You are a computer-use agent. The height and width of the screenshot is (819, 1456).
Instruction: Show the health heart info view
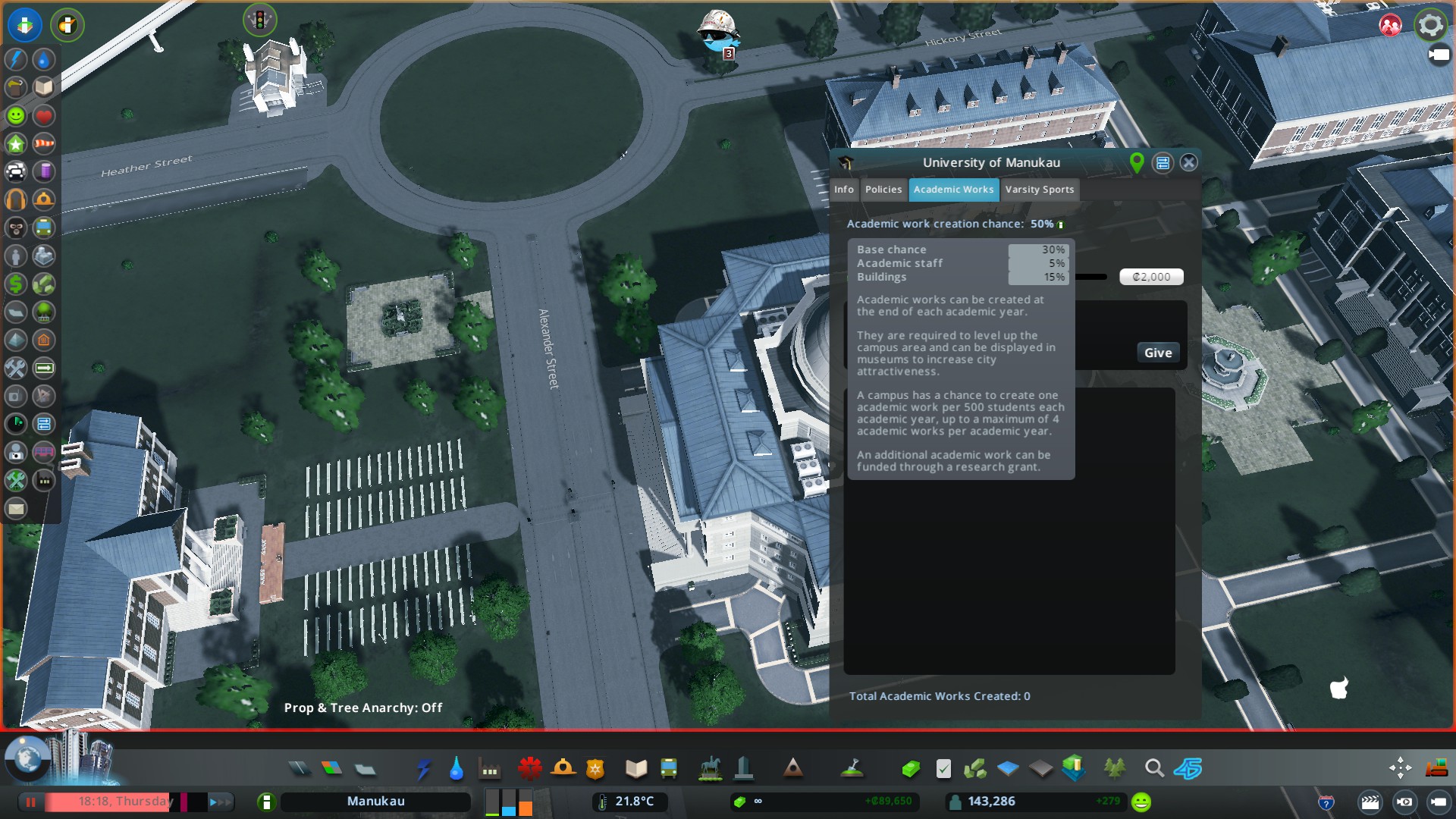click(x=44, y=116)
